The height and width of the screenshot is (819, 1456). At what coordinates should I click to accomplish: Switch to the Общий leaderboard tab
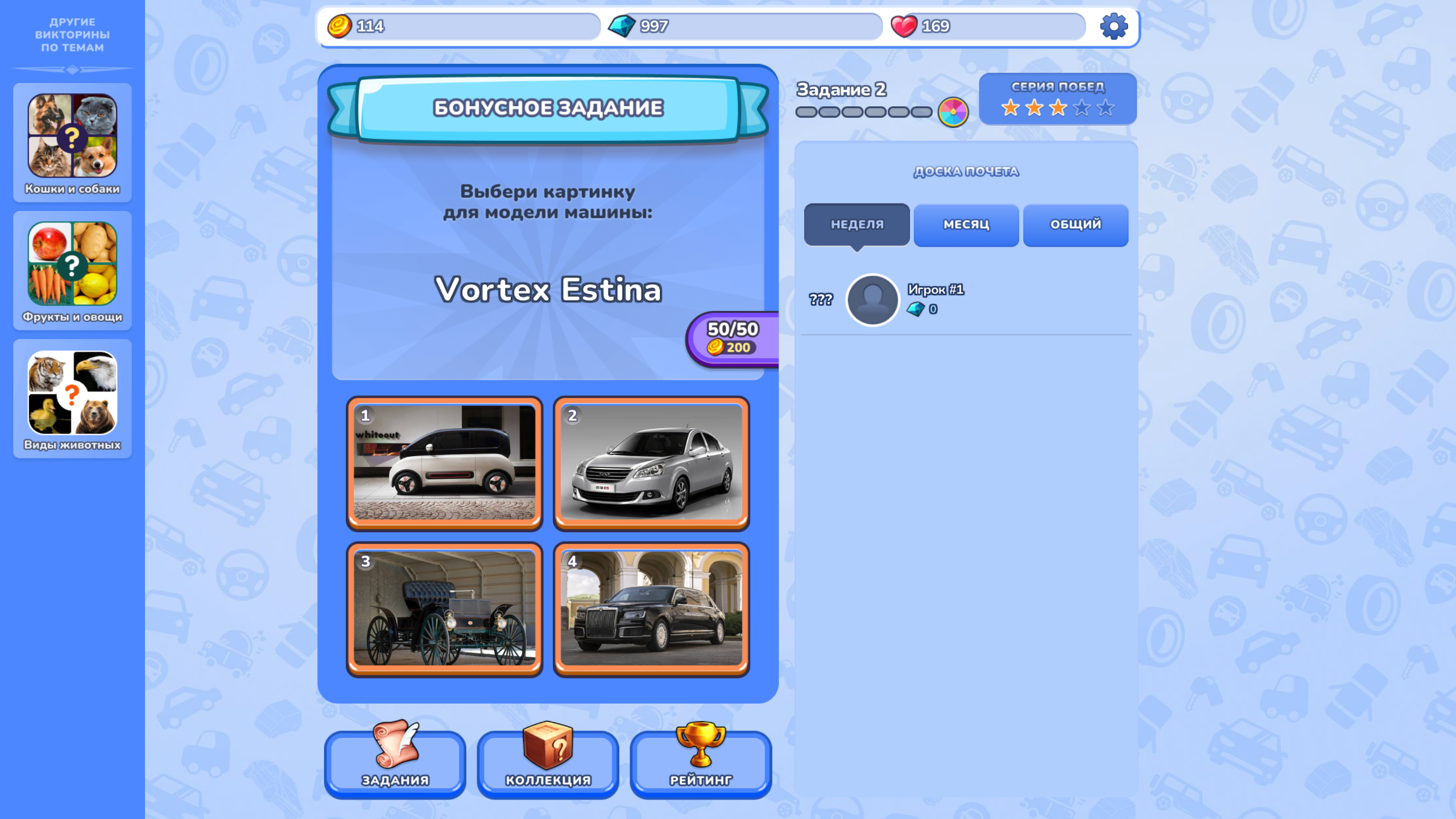click(x=1075, y=225)
